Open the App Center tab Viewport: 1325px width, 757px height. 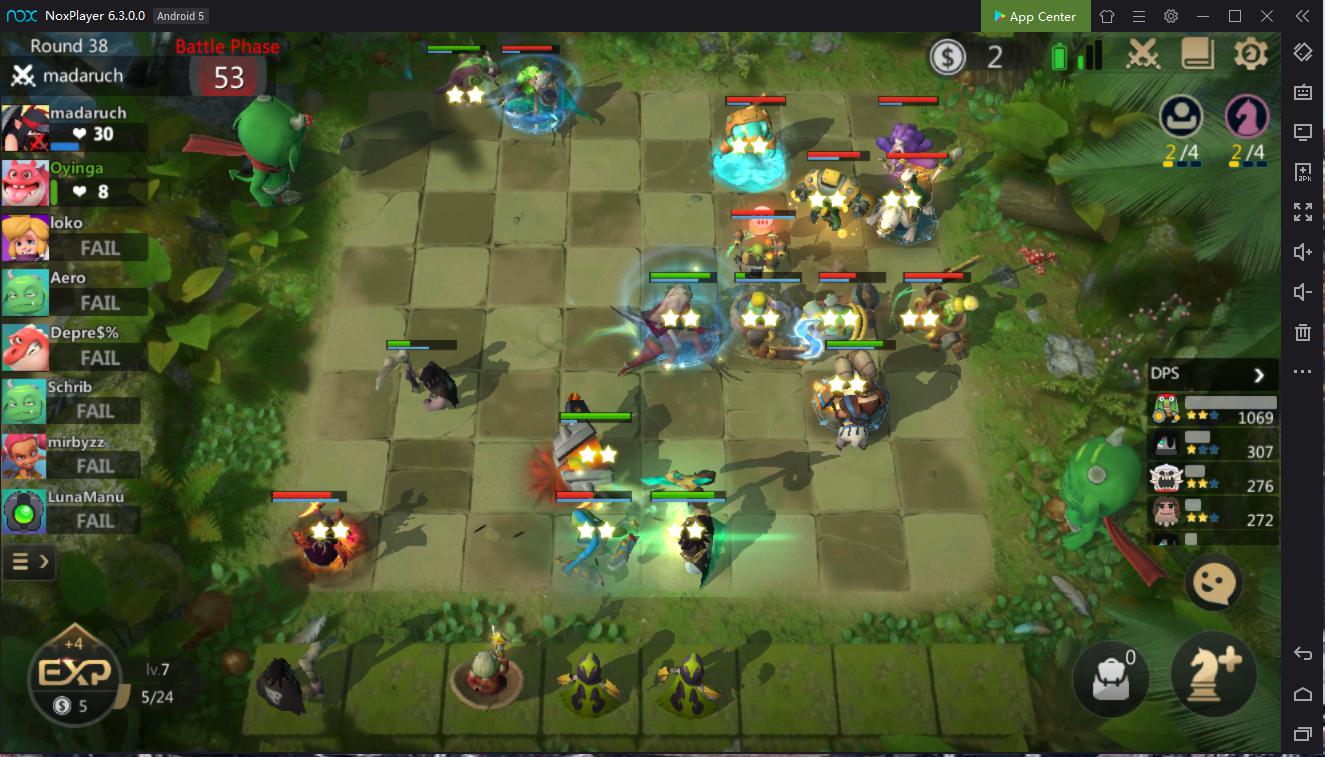1035,16
